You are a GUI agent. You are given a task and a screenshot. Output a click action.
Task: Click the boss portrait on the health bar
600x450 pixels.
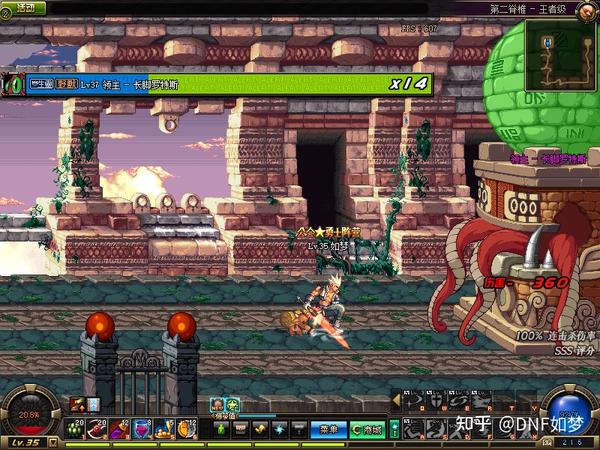[x=13, y=84]
